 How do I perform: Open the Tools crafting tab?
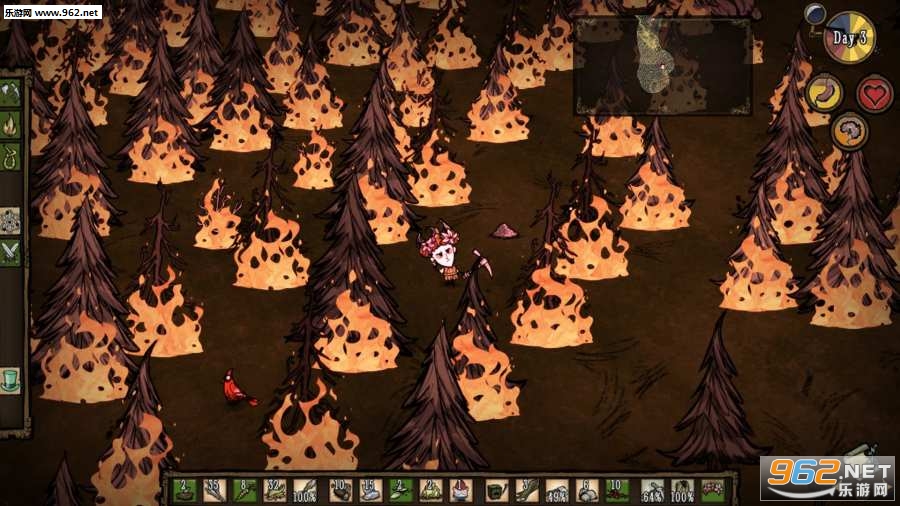11,93
